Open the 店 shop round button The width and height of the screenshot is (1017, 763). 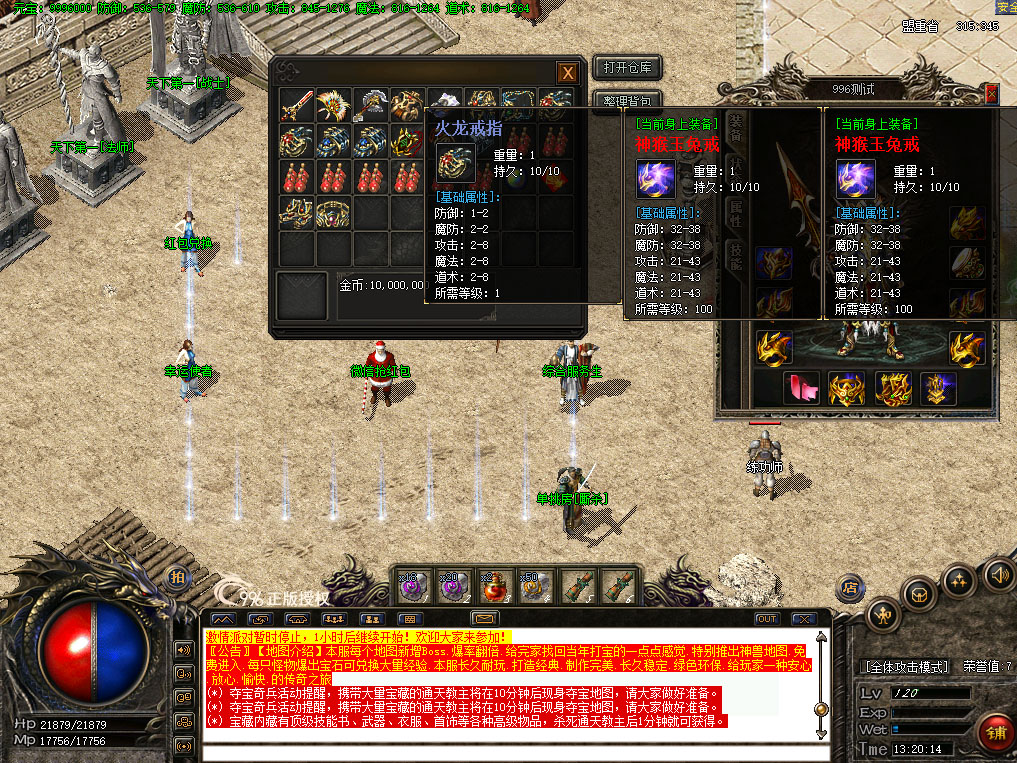point(850,587)
